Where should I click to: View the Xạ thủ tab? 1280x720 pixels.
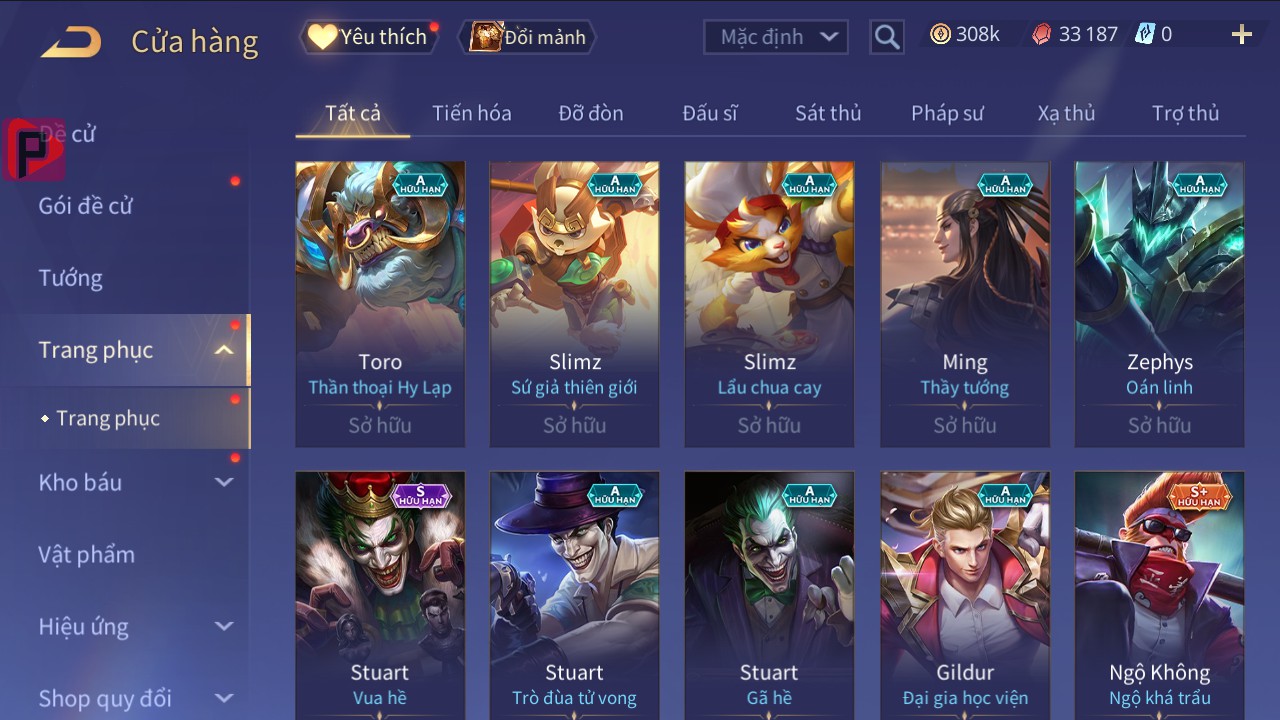click(x=1066, y=113)
